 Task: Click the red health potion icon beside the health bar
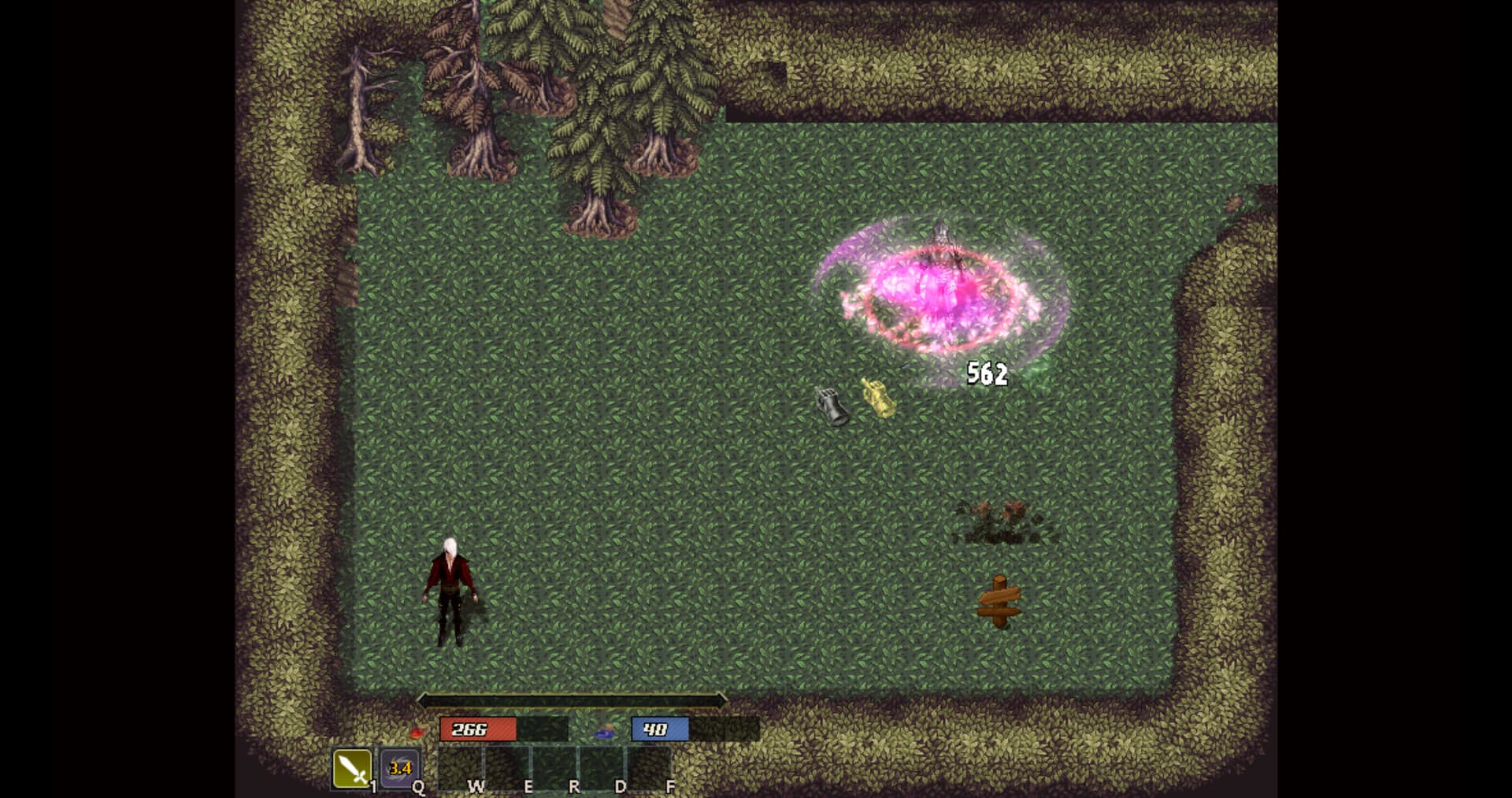(417, 730)
